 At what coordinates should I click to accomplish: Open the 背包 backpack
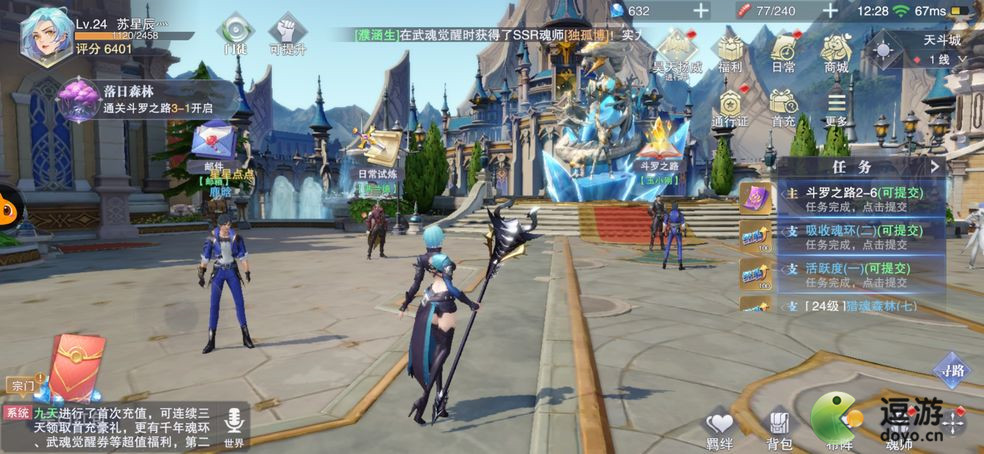779,427
